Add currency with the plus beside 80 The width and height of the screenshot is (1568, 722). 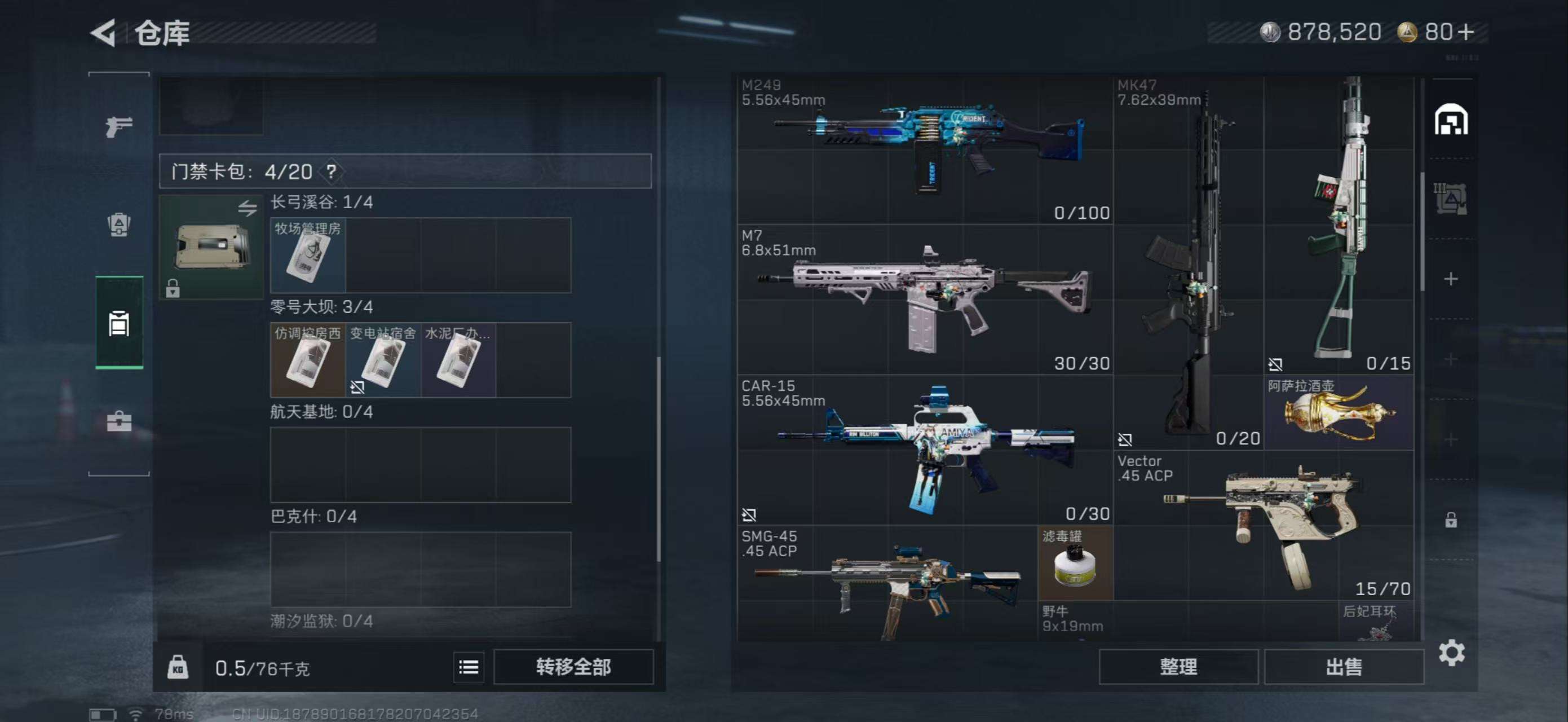pyautogui.click(x=1467, y=32)
